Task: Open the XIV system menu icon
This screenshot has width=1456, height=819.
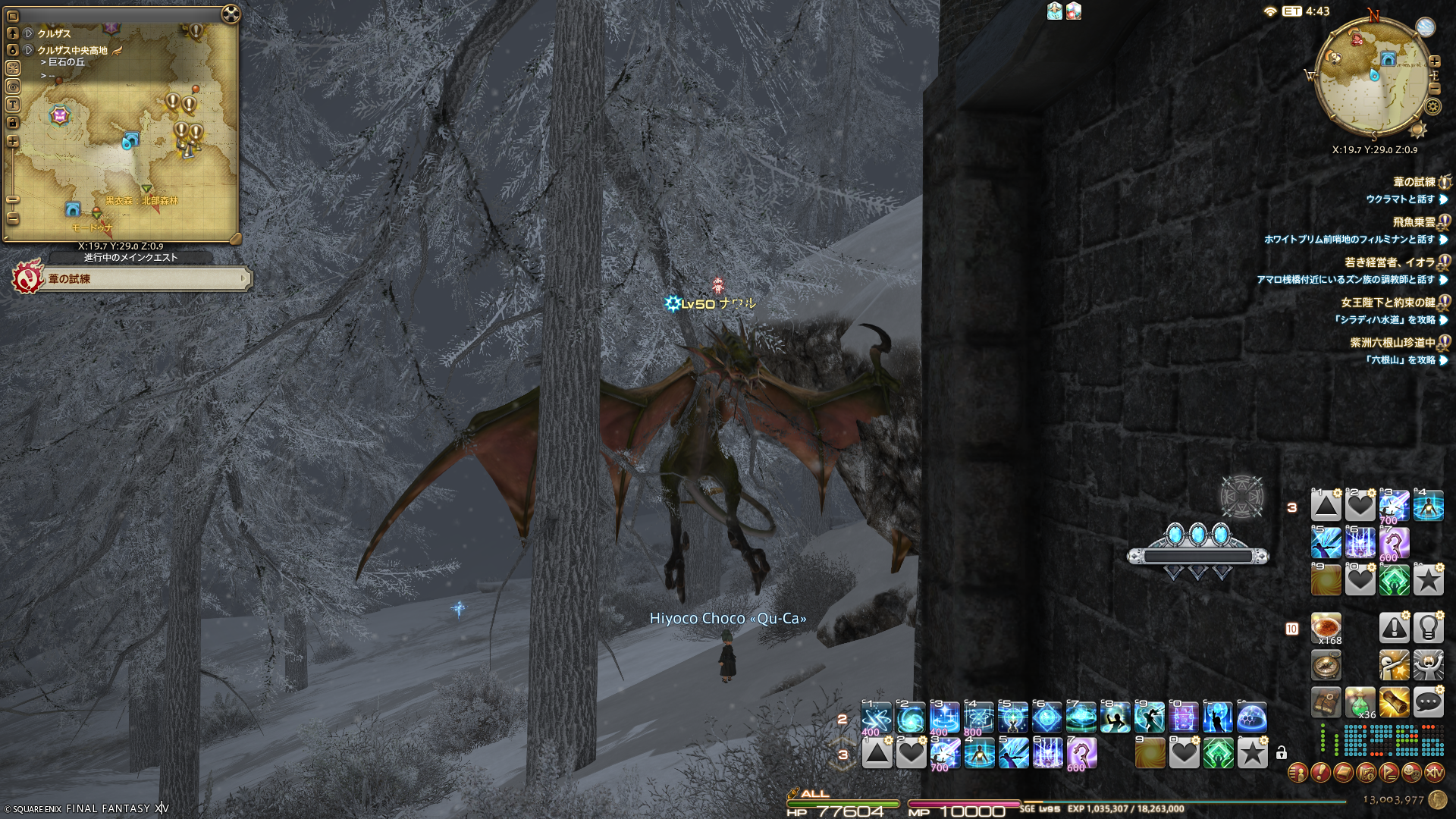Action: (1434, 773)
